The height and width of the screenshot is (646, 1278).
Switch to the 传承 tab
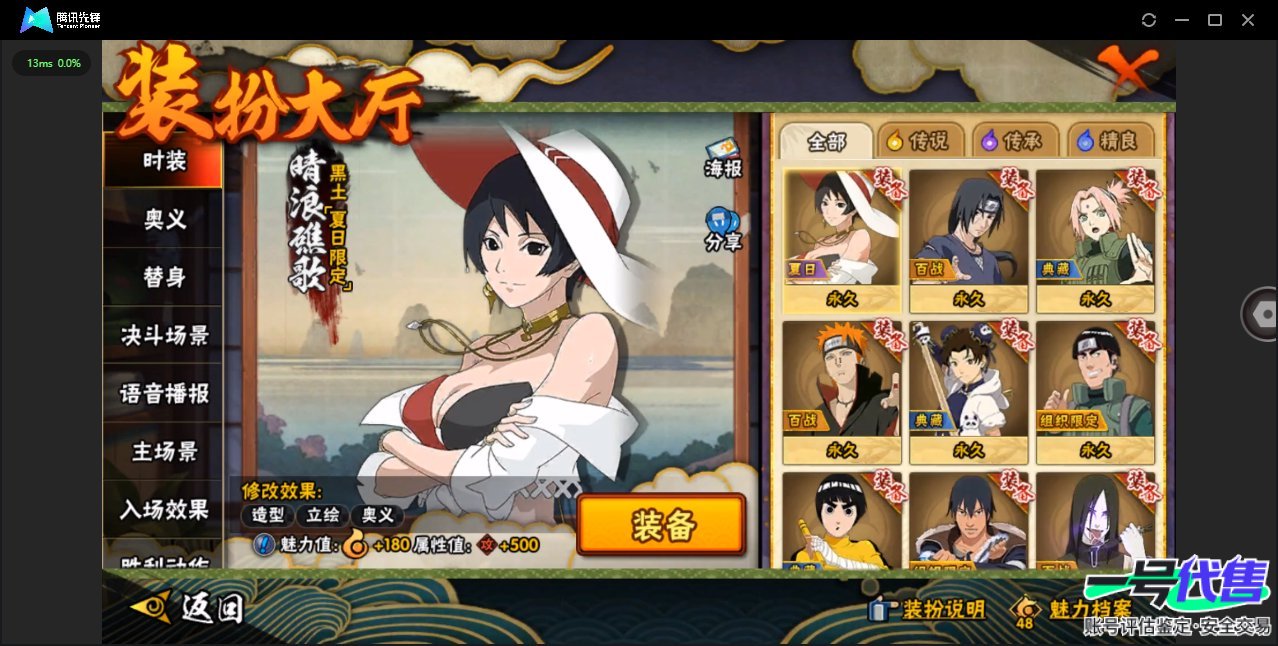click(1013, 141)
